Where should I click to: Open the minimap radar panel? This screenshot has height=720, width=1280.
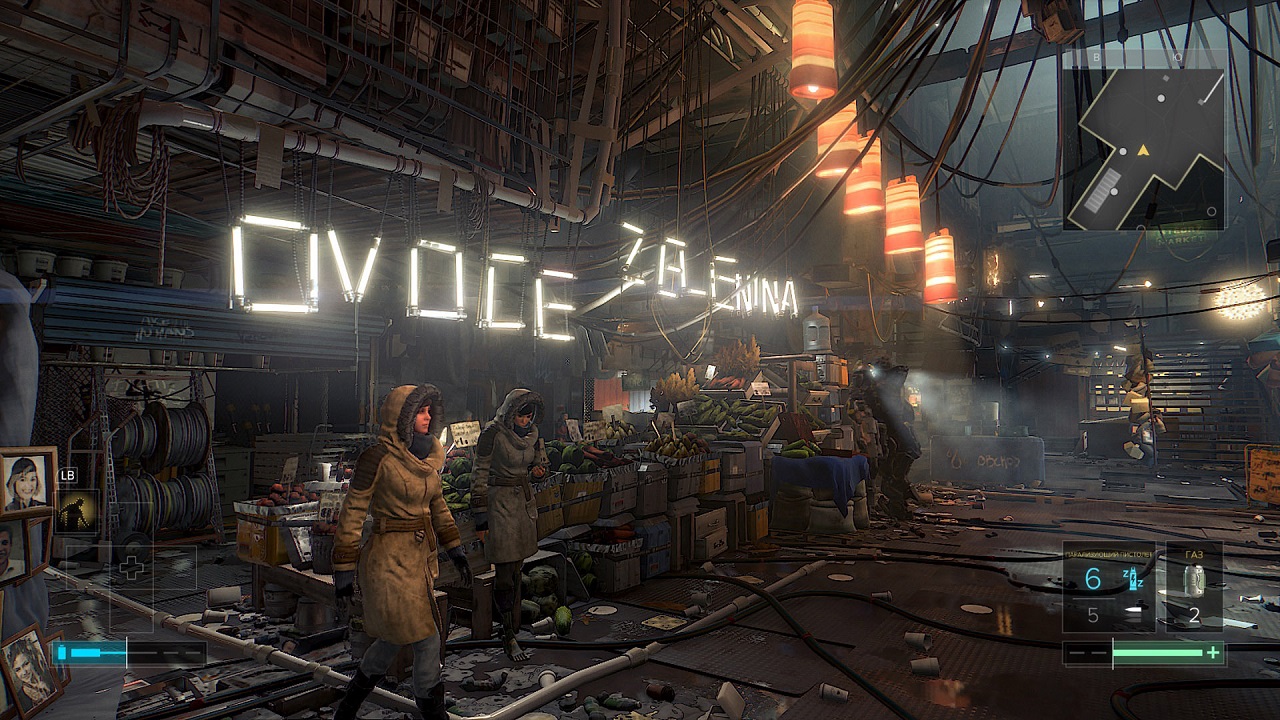click(x=1144, y=140)
